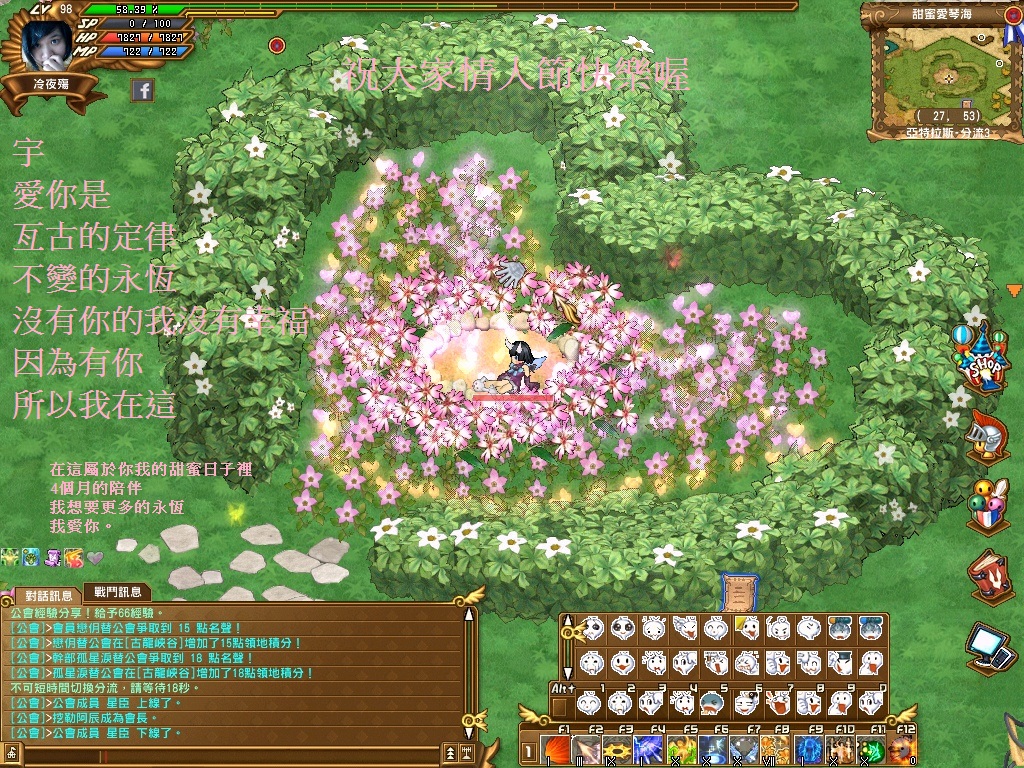
Task: Open the colorful balloons event icon
Action: (x=986, y=506)
